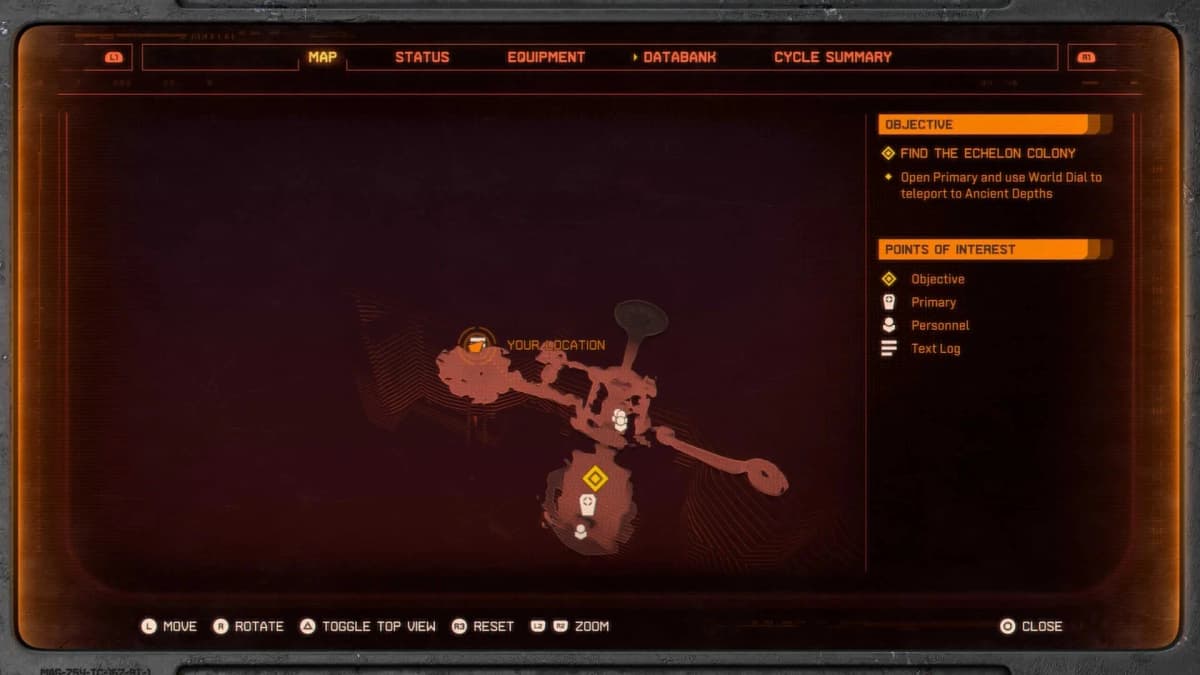Image resolution: width=1200 pixels, height=675 pixels.
Task: Select the Personnel legend entry
Action: pos(939,325)
